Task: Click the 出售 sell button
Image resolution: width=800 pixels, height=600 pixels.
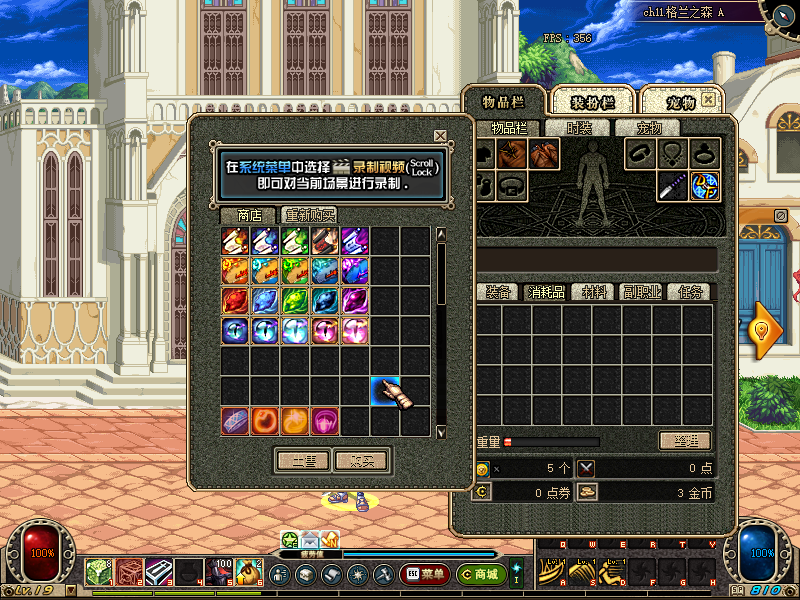Action: 303,461
